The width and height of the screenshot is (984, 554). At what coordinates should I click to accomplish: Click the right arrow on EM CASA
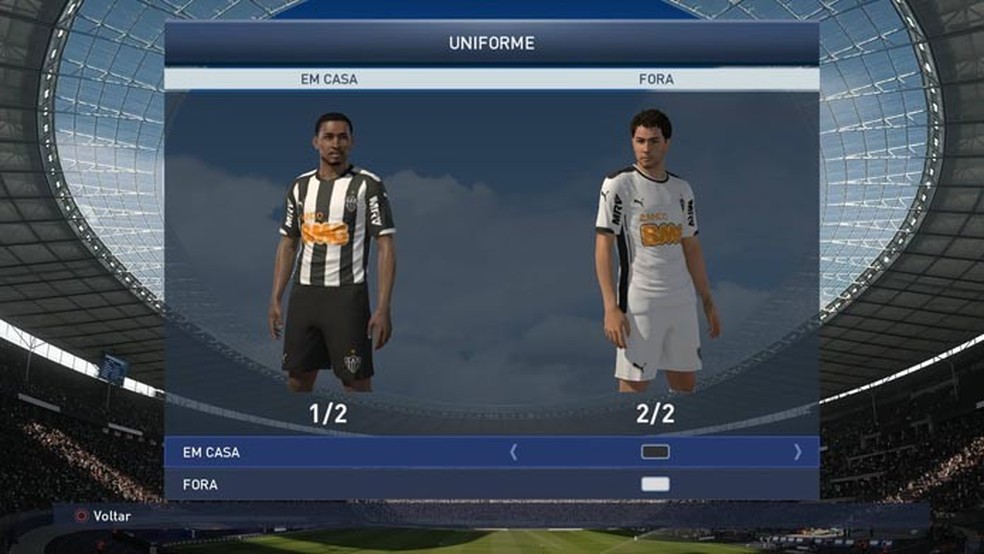(x=797, y=452)
